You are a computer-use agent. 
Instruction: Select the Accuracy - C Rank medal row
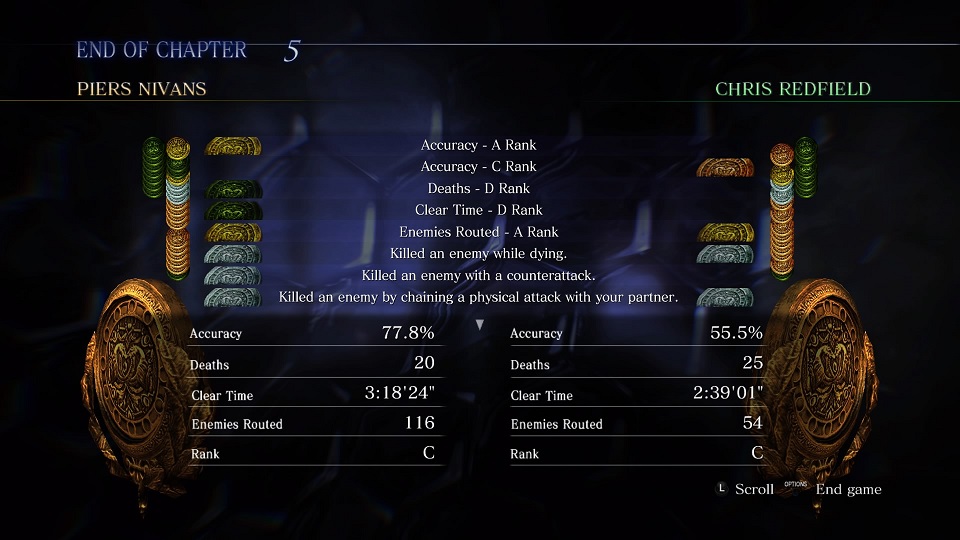pos(478,167)
